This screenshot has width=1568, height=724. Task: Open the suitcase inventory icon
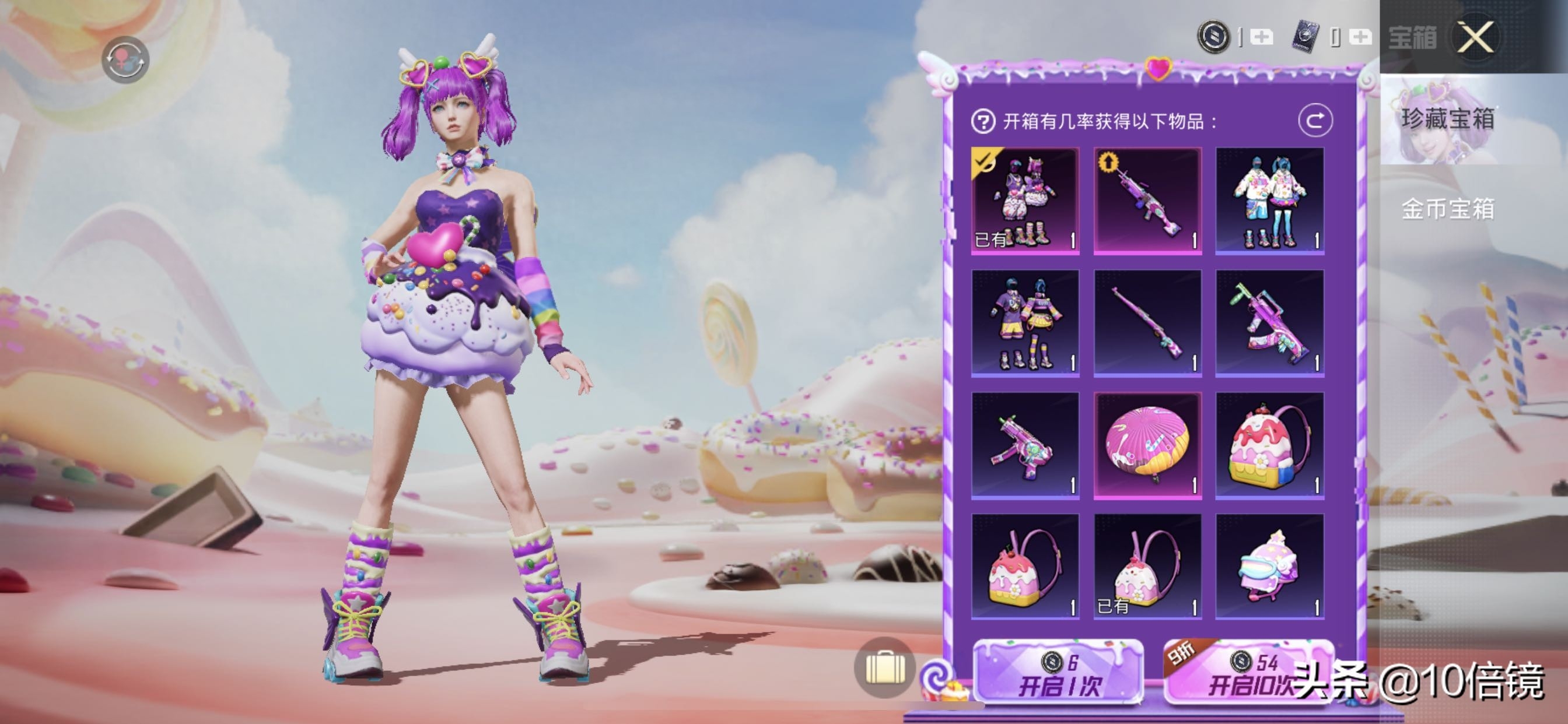884,668
